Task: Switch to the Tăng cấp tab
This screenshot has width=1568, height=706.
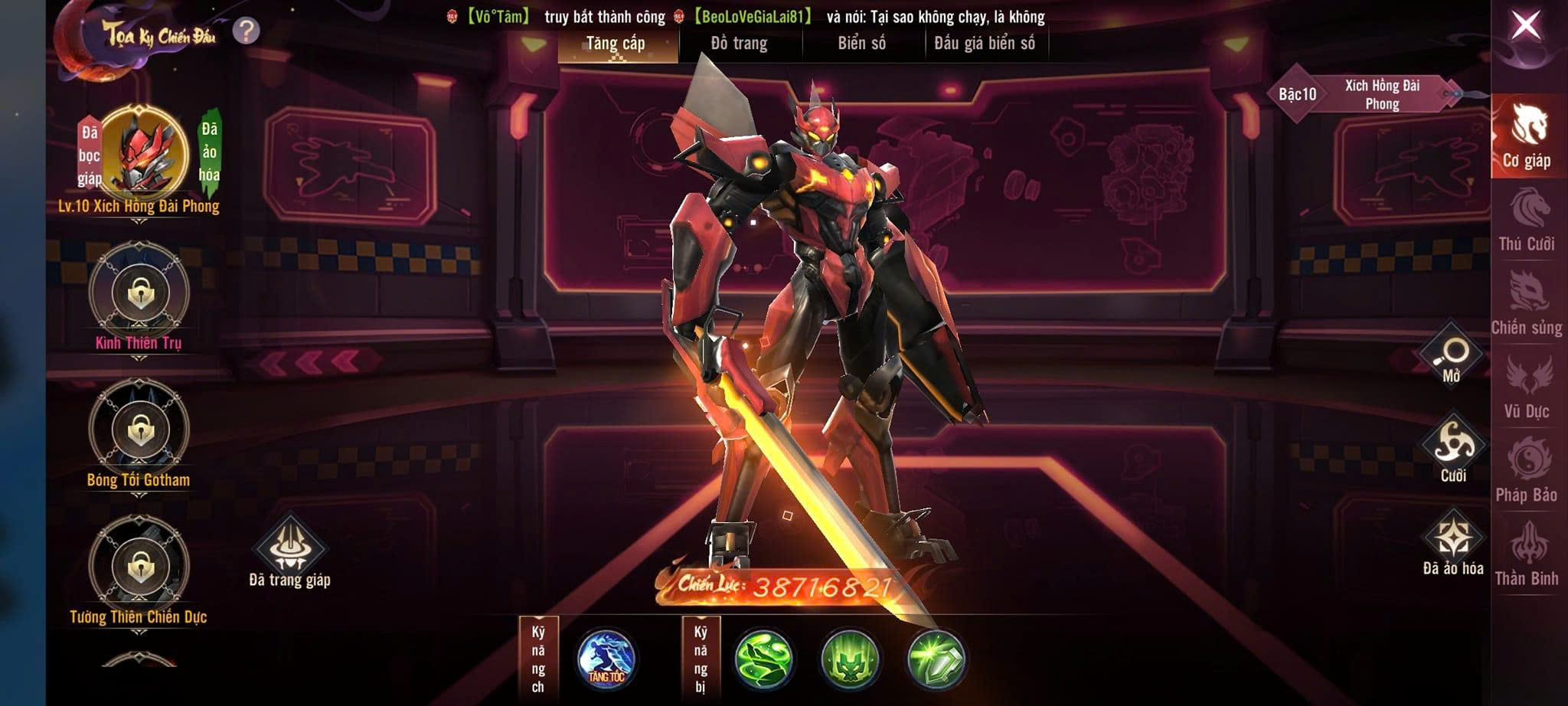Action: point(616,44)
